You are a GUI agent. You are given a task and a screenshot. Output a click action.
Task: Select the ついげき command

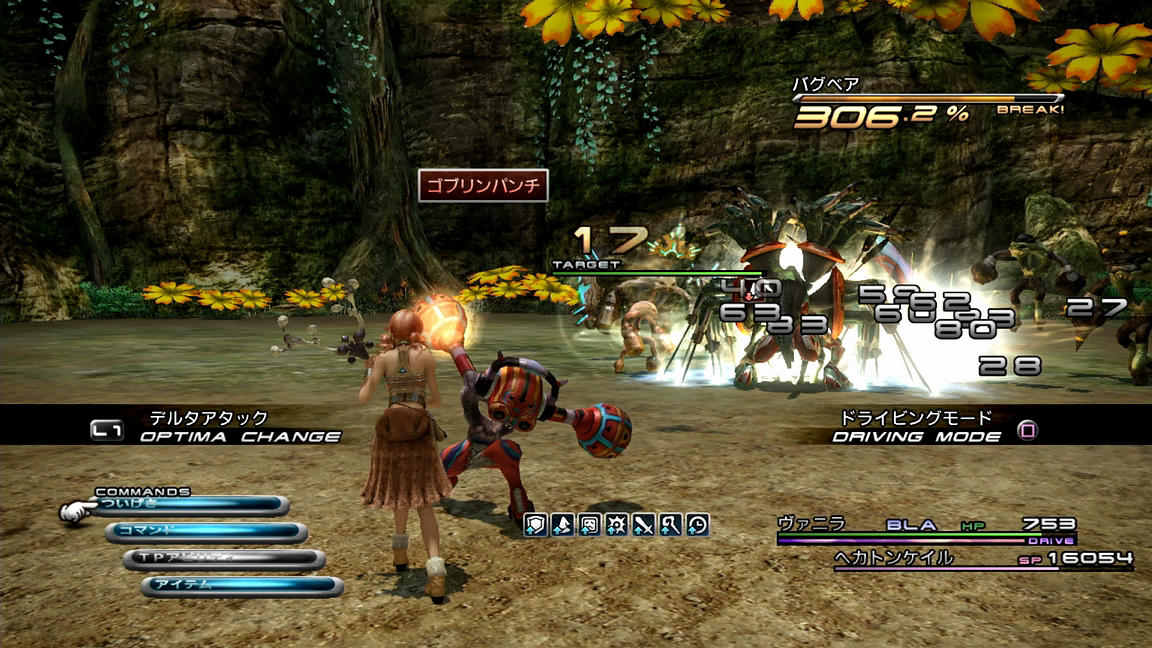tap(190, 507)
